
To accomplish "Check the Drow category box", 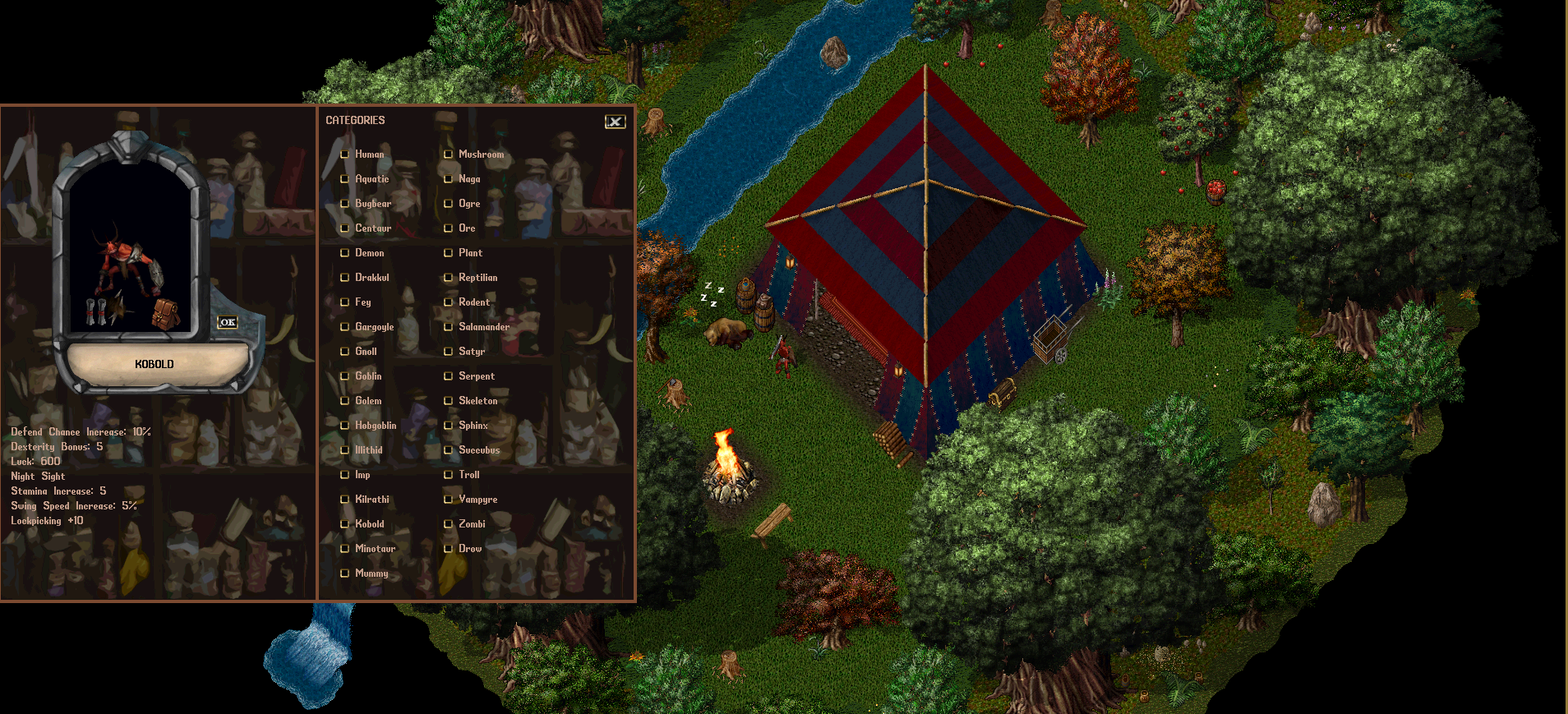I will tap(448, 548).
